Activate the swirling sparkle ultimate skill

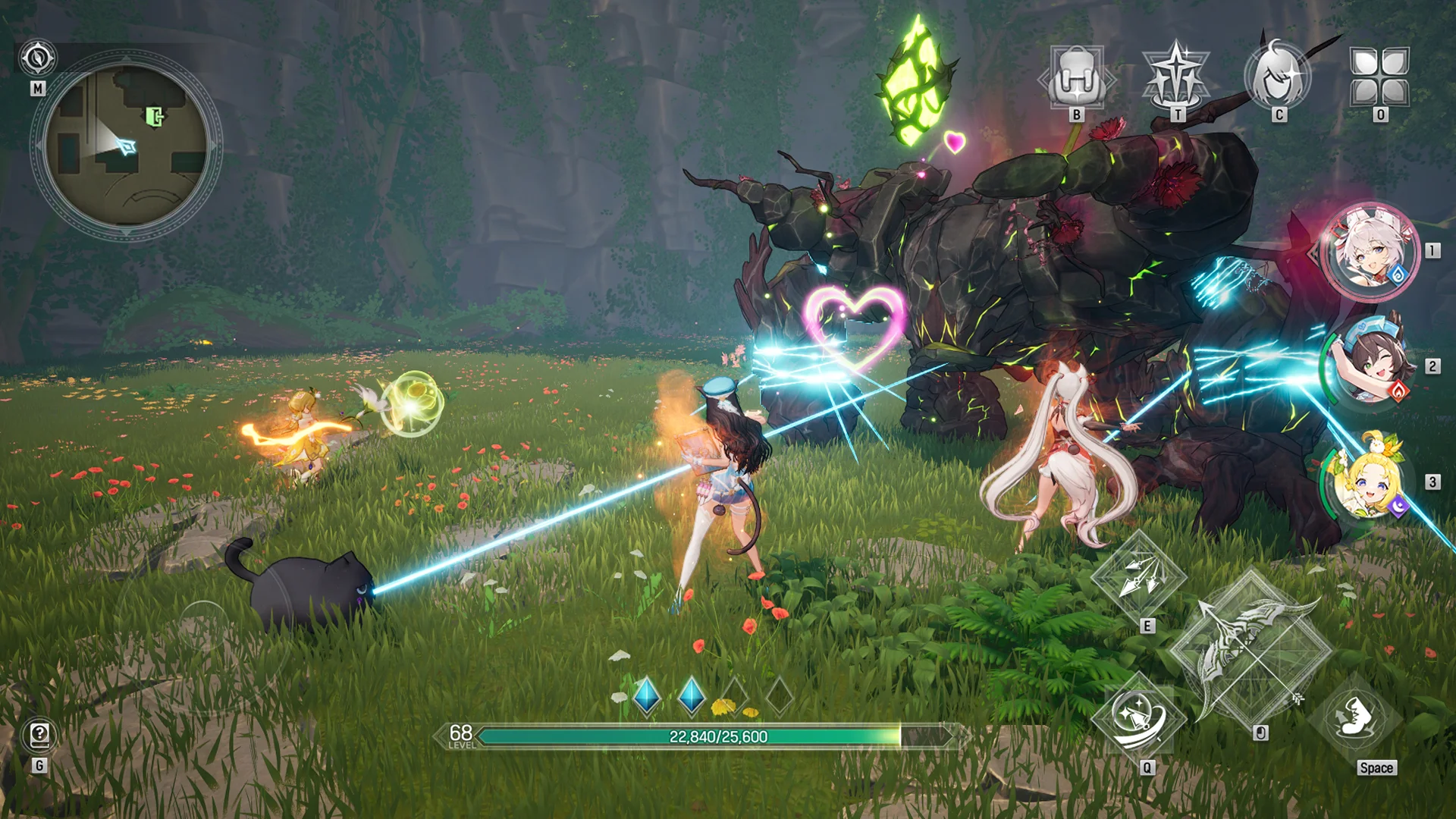(x=1138, y=718)
